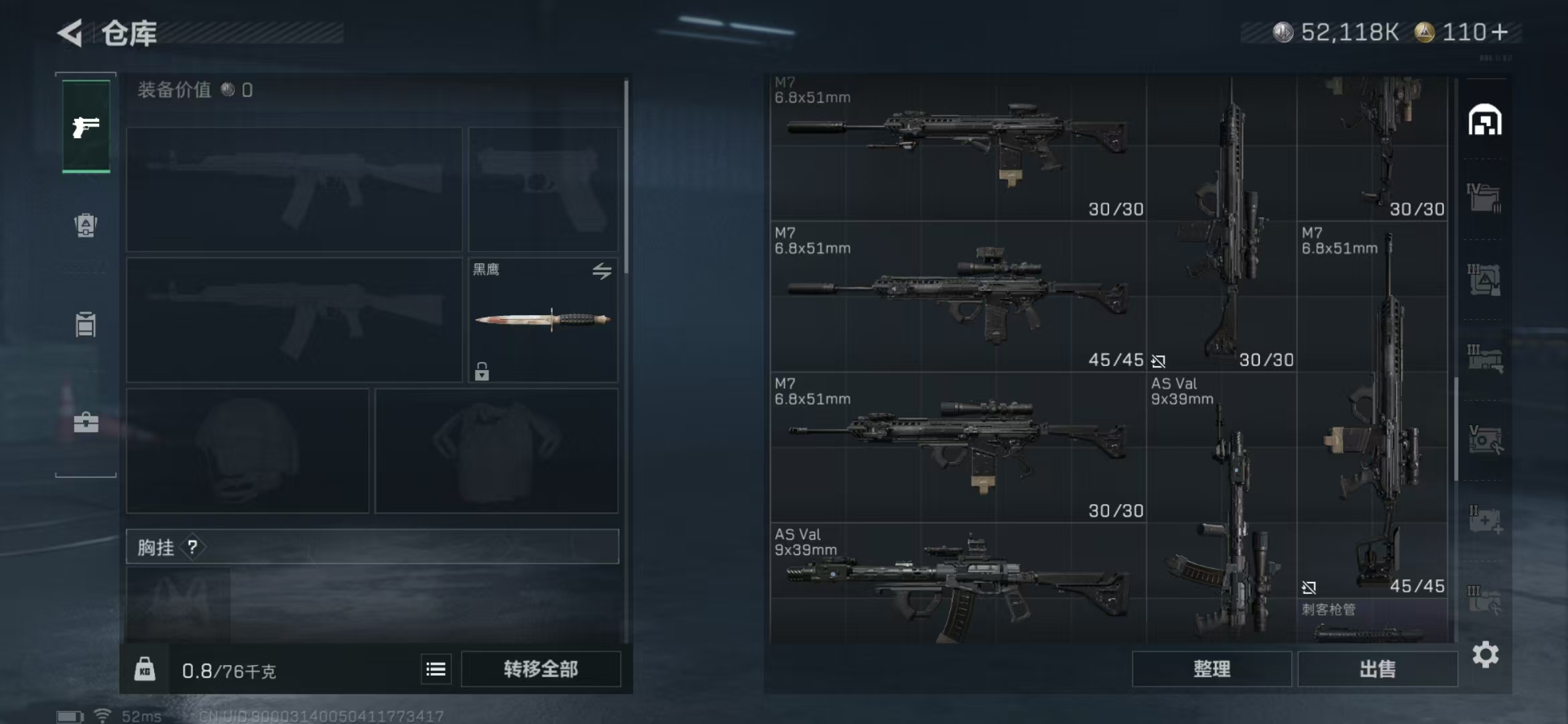The image size is (1568, 724).
Task: Click 整理 to sort the stash
Action: (1212, 669)
